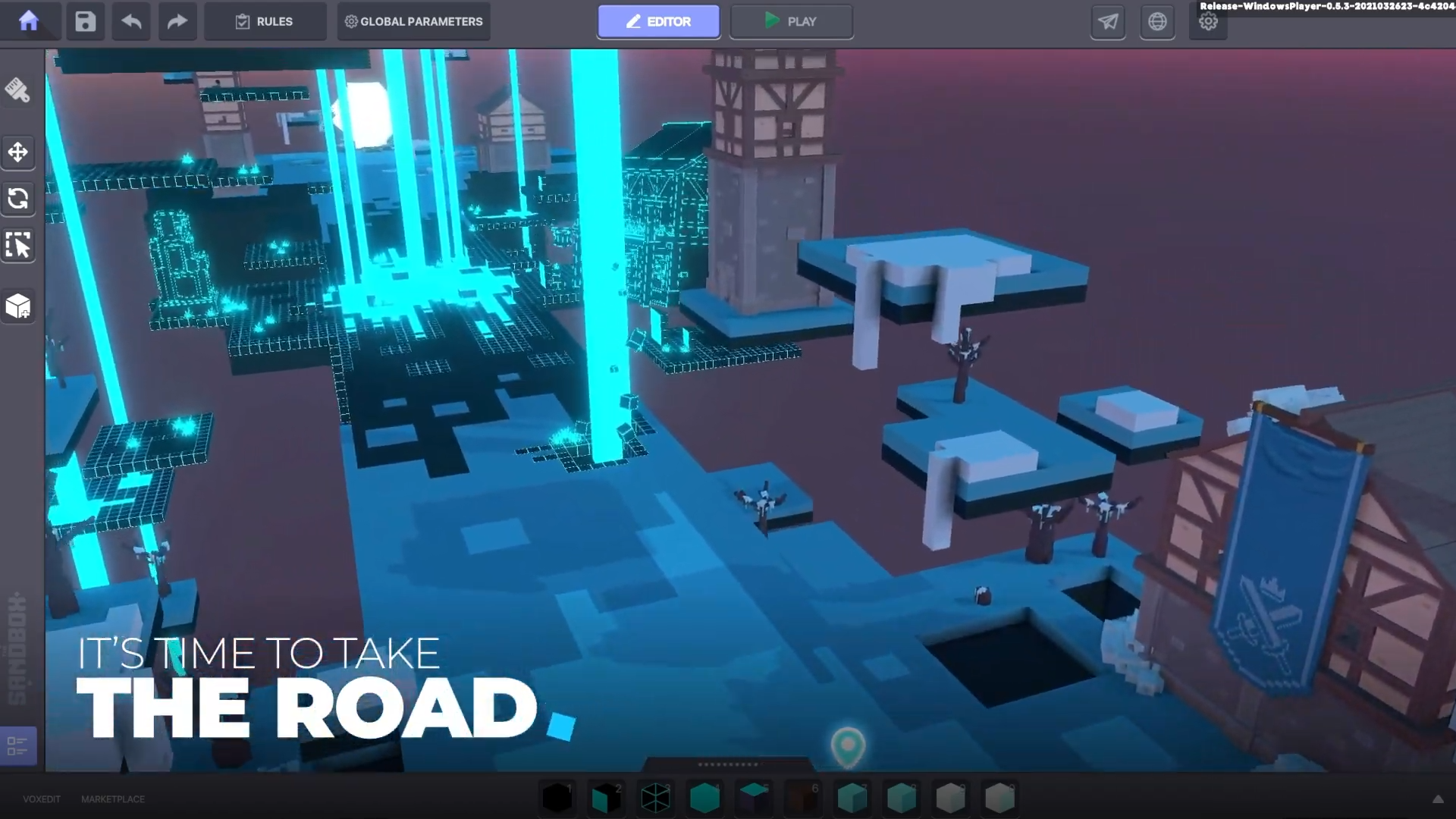The image size is (1456, 819).
Task: Pick the selection cursor tool
Action: pyautogui.click(x=18, y=246)
